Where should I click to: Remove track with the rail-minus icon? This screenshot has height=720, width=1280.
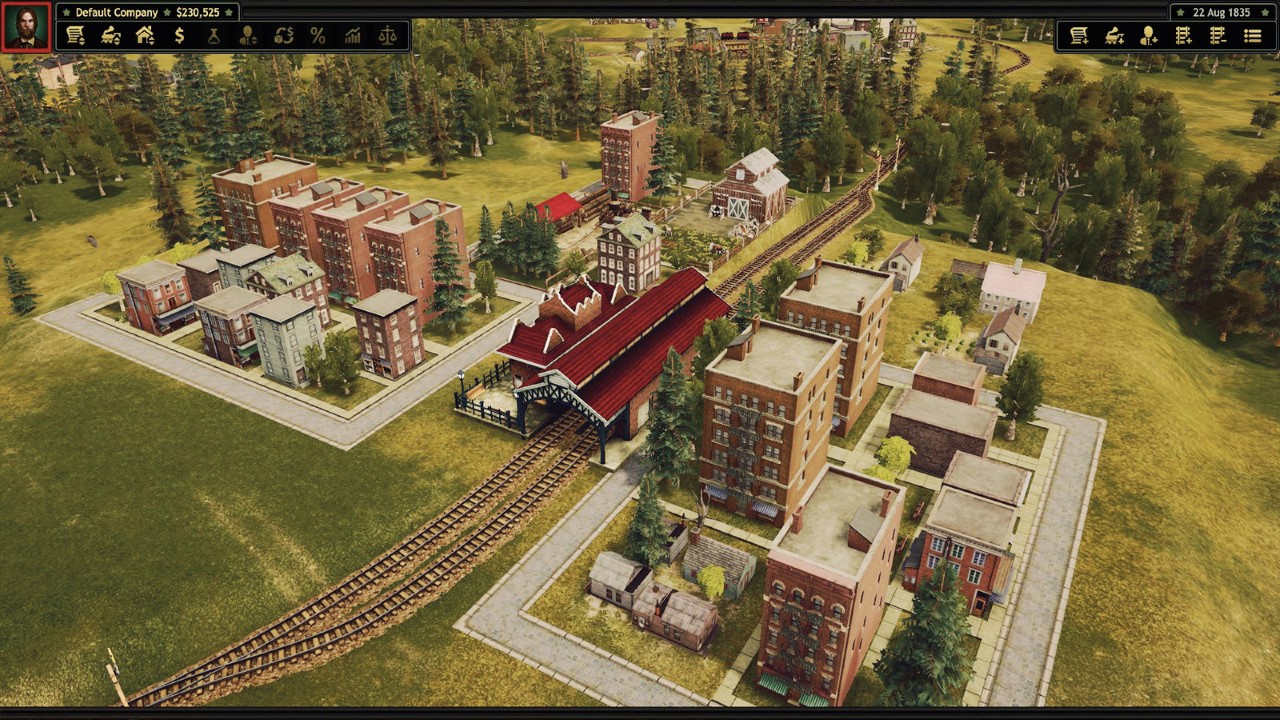(x=1217, y=36)
